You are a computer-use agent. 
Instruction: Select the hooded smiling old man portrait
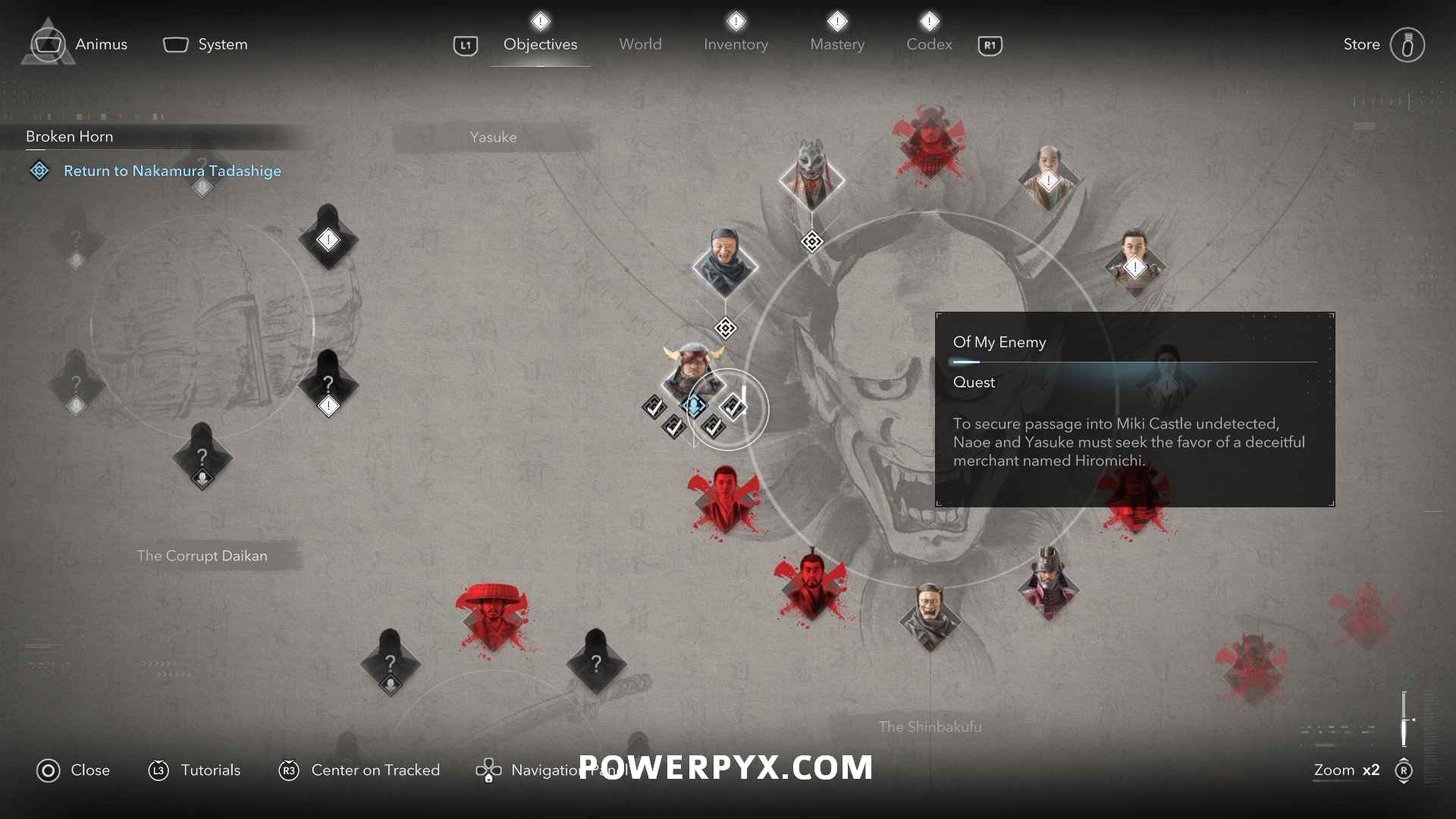[724, 263]
